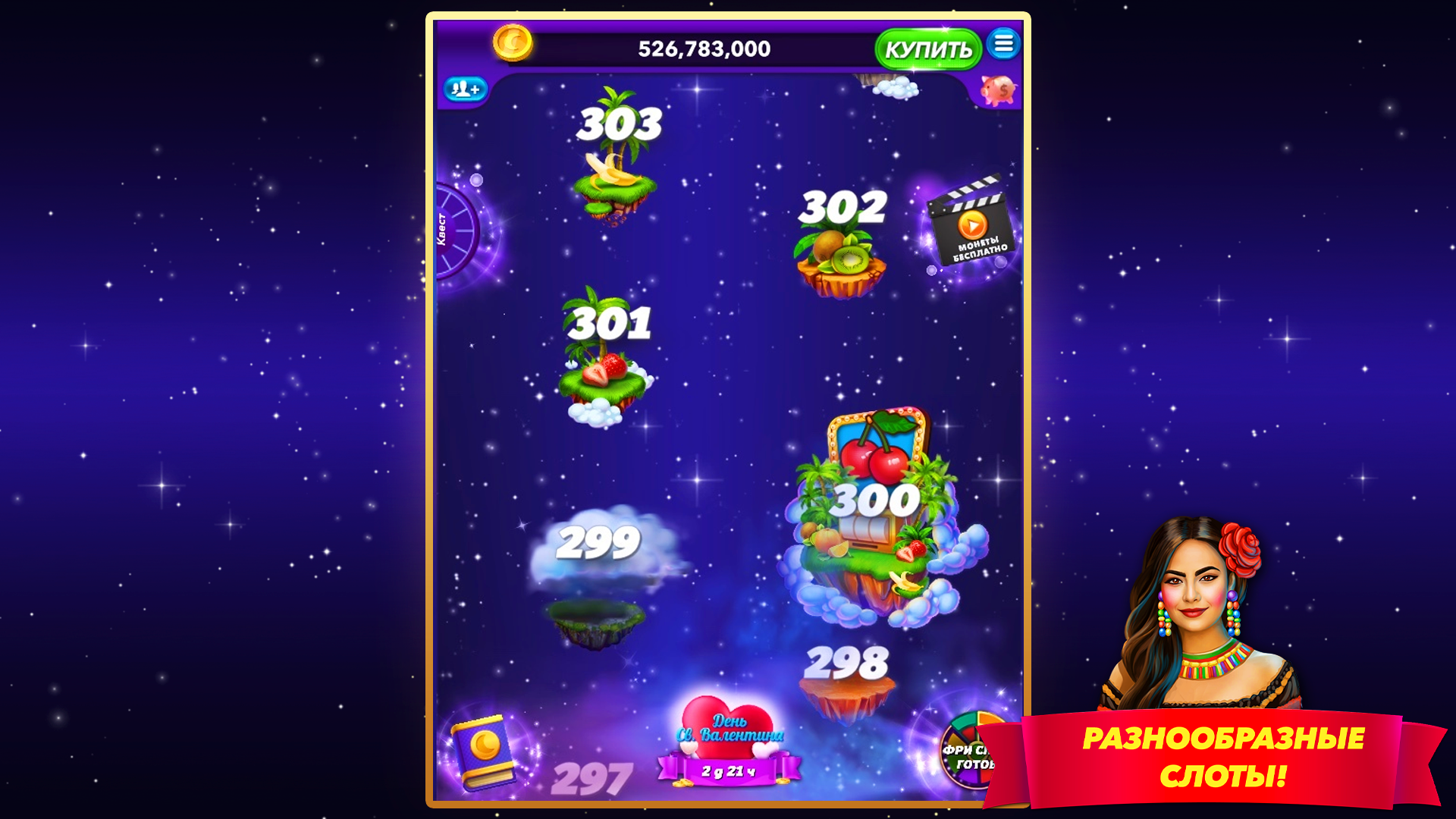Tap the piggy bank savings icon
The image size is (1456, 819).
[997, 89]
